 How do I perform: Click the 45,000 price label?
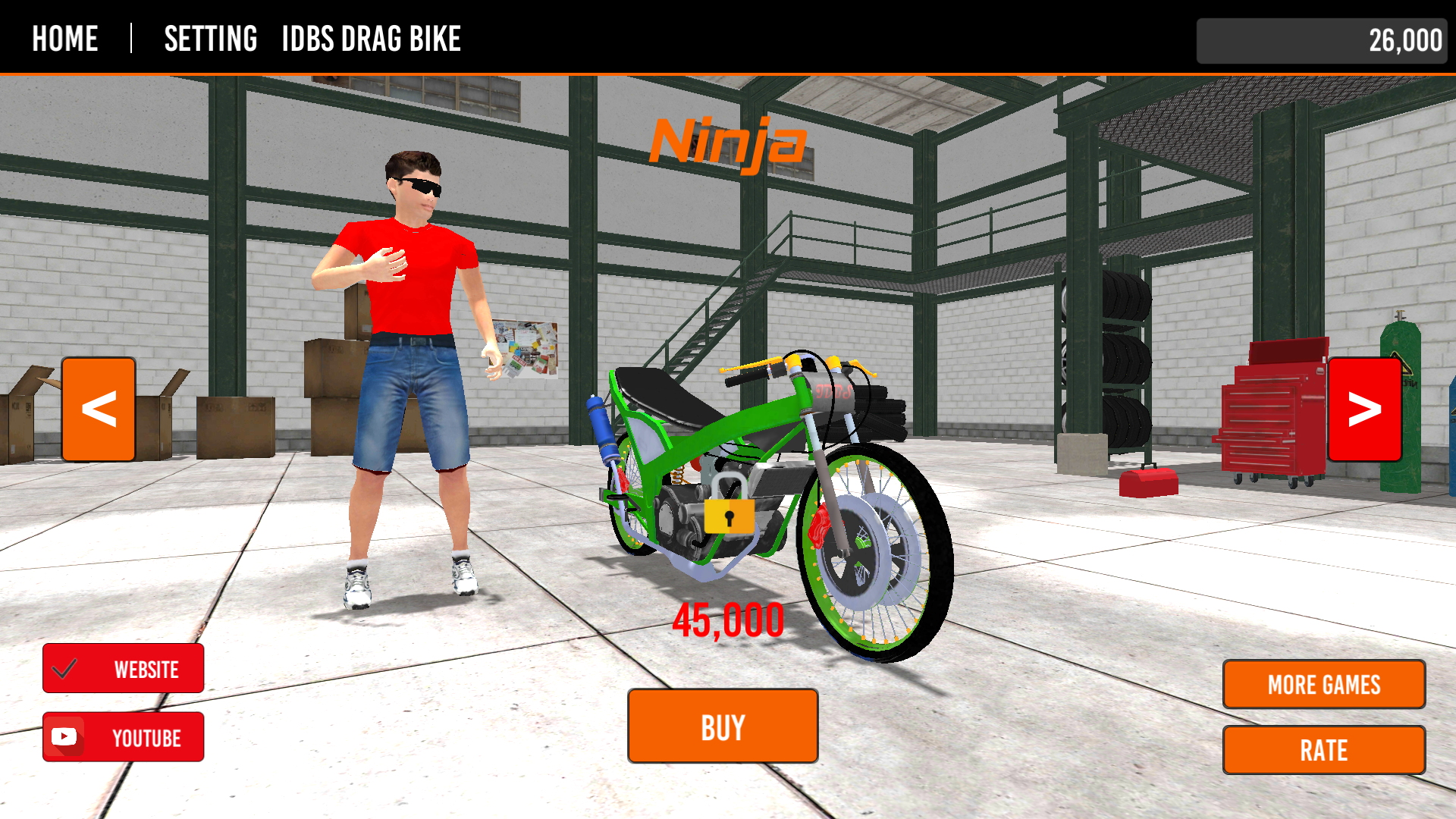pyautogui.click(x=728, y=620)
